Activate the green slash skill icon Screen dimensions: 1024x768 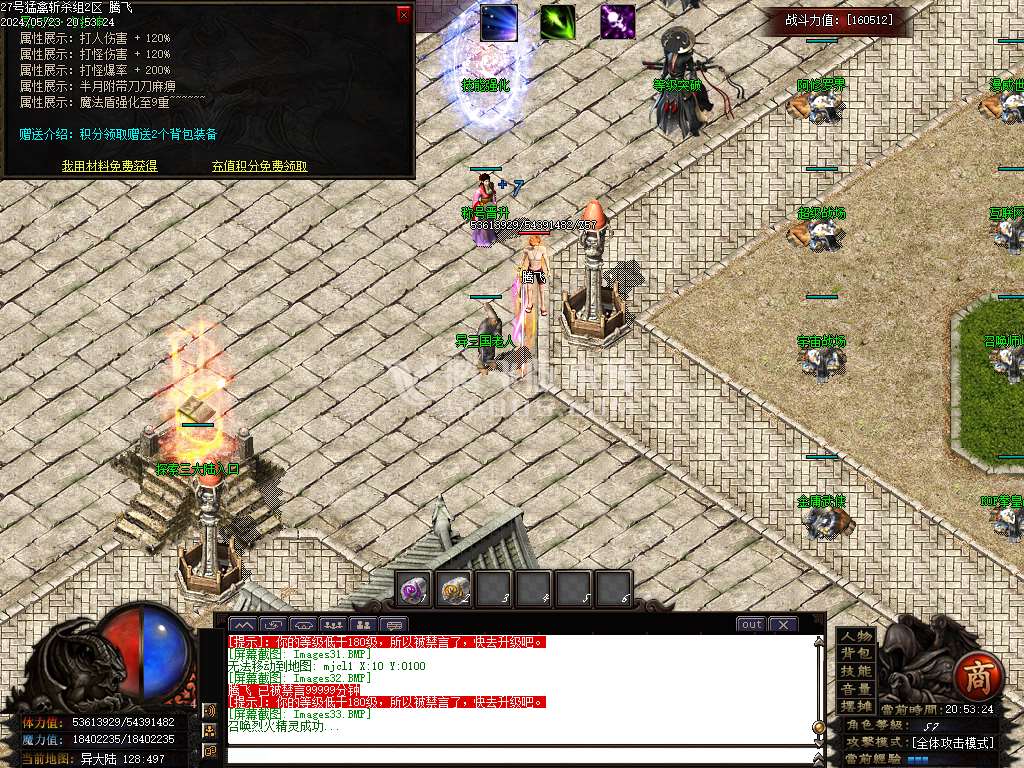558,23
